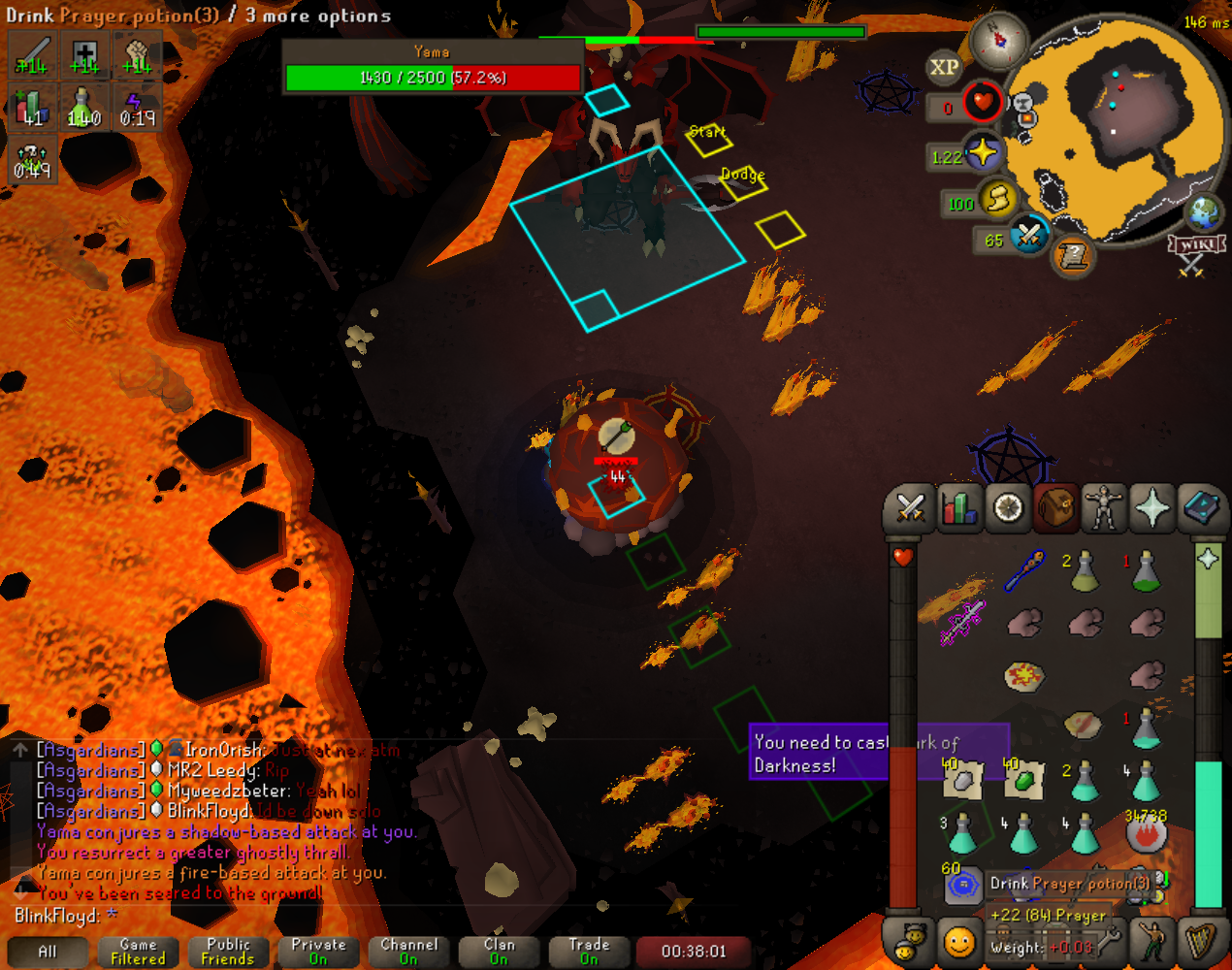Screen dimensions: 1232x970
Task: Open the Worn Equipment tab
Action: pyautogui.click(x=1104, y=507)
